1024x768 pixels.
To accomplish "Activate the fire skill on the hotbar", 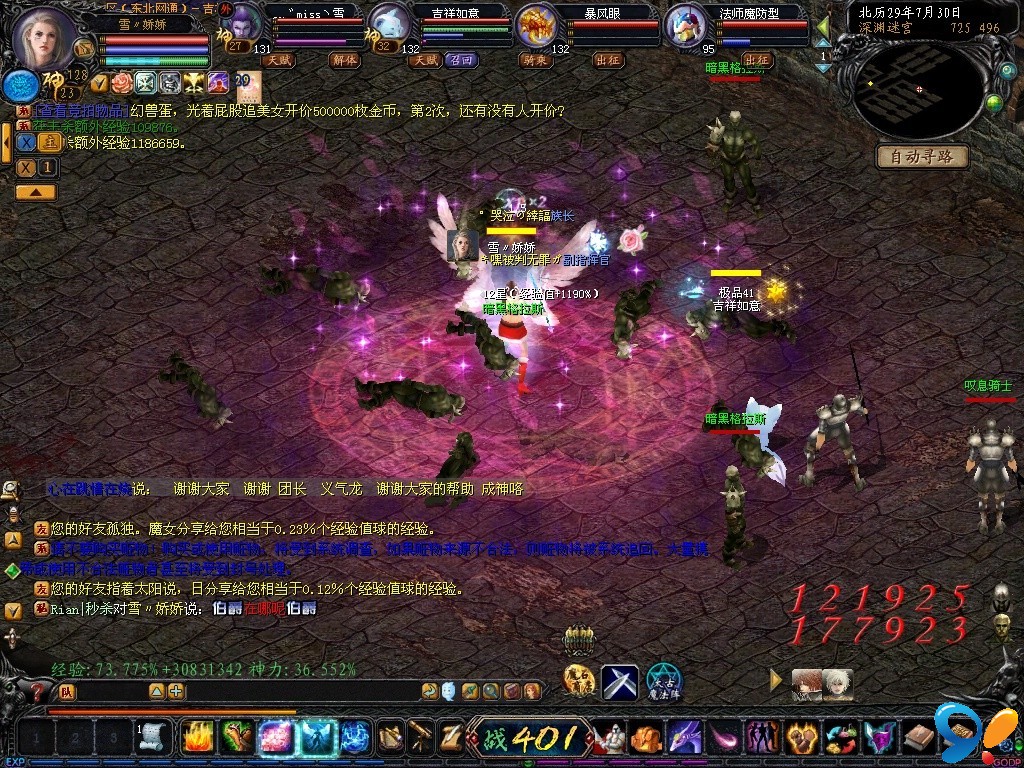I will point(198,737).
